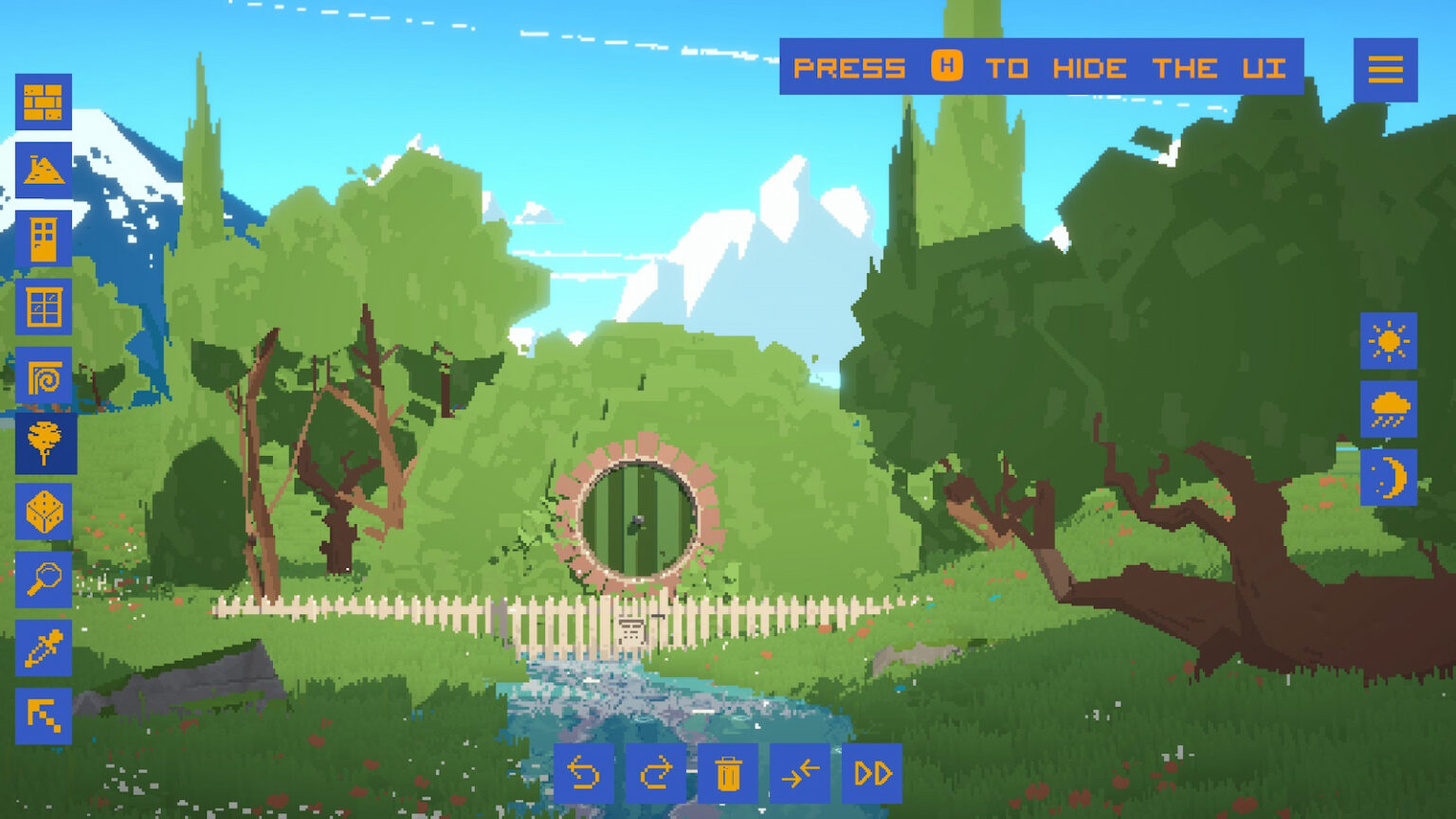Select the eyedropper color picker

pyautogui.click(x=43, y=645)
